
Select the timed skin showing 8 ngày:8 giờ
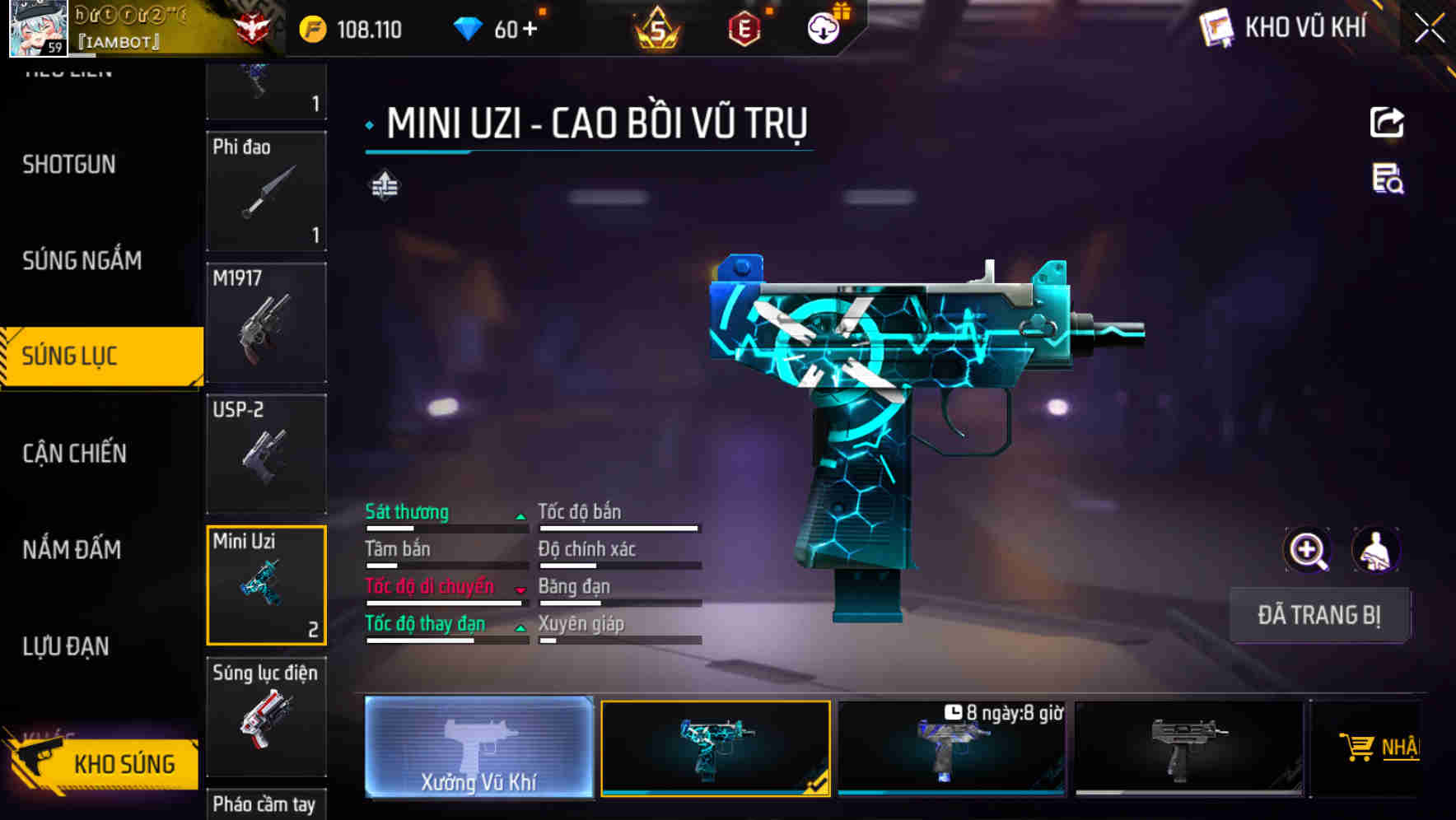pos(953,749)
